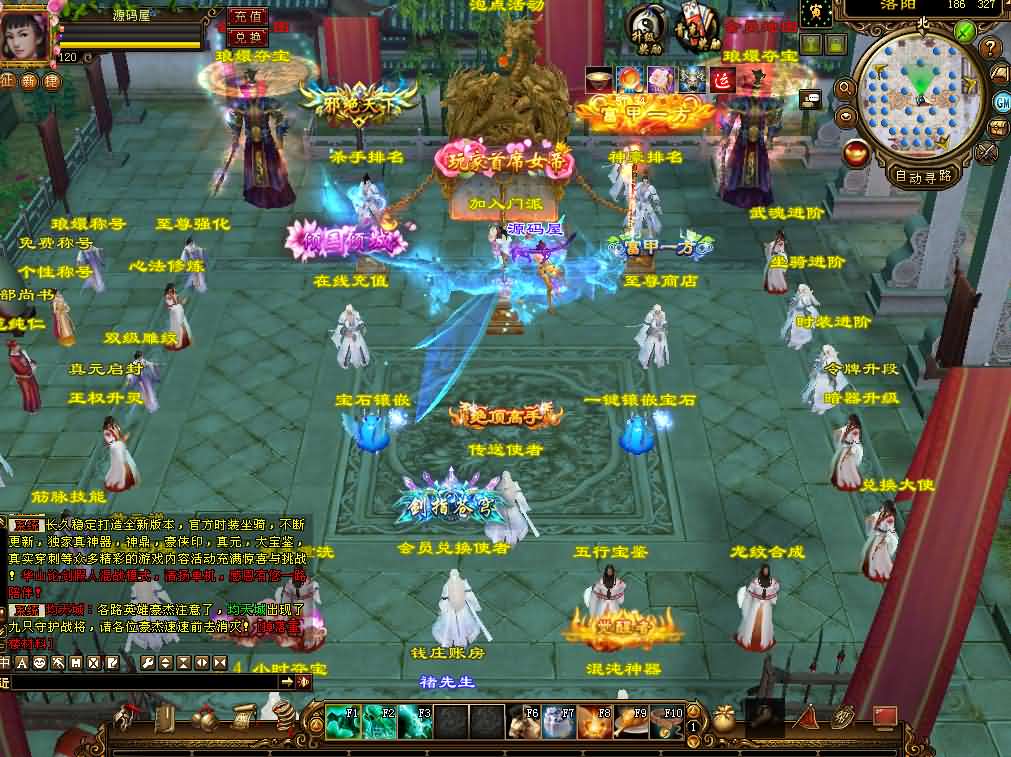Click the chat input field
Image resolution: width=1011 pixels, height=757 pixels.
tap(140, 681)
